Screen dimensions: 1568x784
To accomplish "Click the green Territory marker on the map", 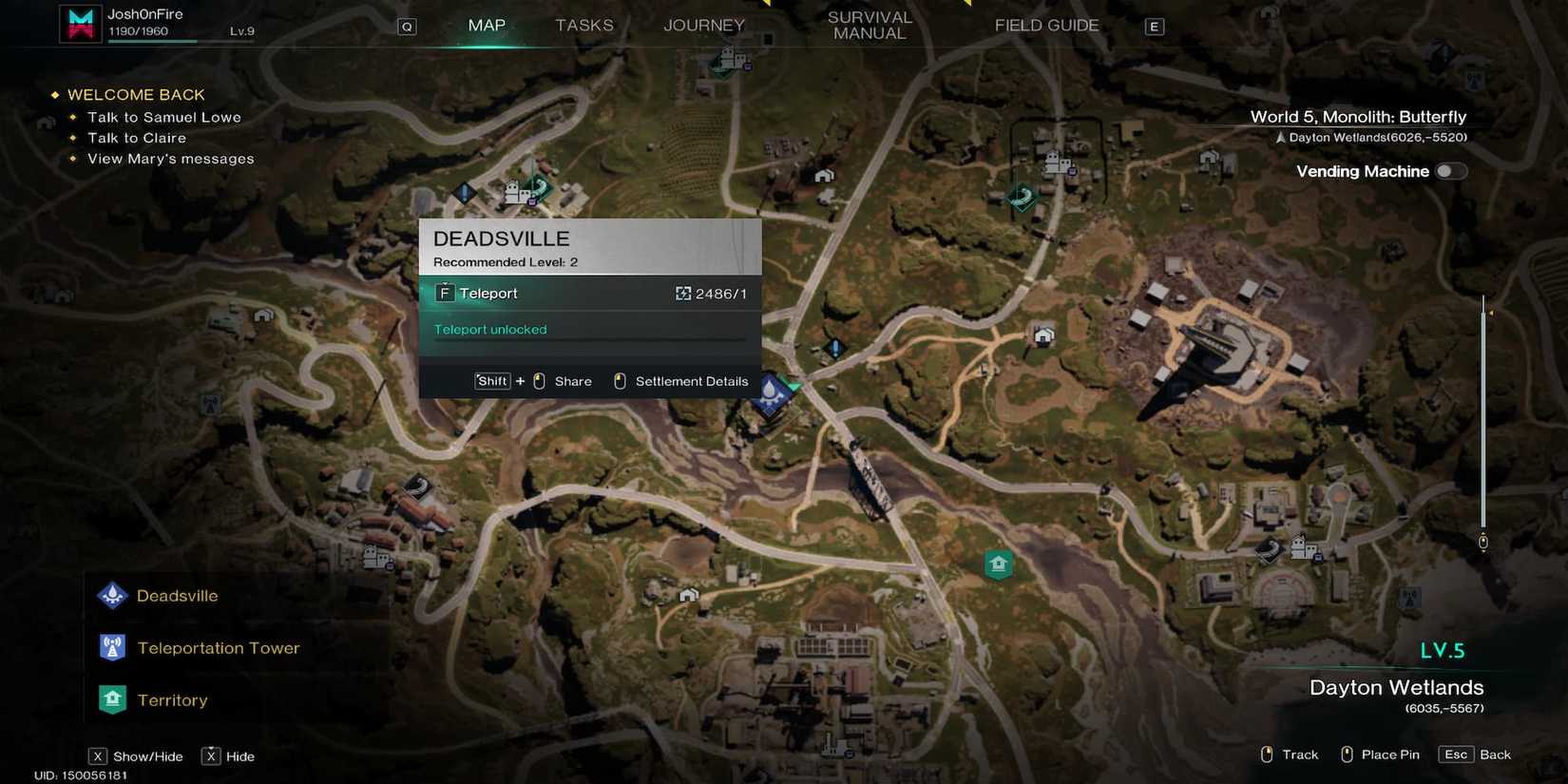I will point(998,564).
